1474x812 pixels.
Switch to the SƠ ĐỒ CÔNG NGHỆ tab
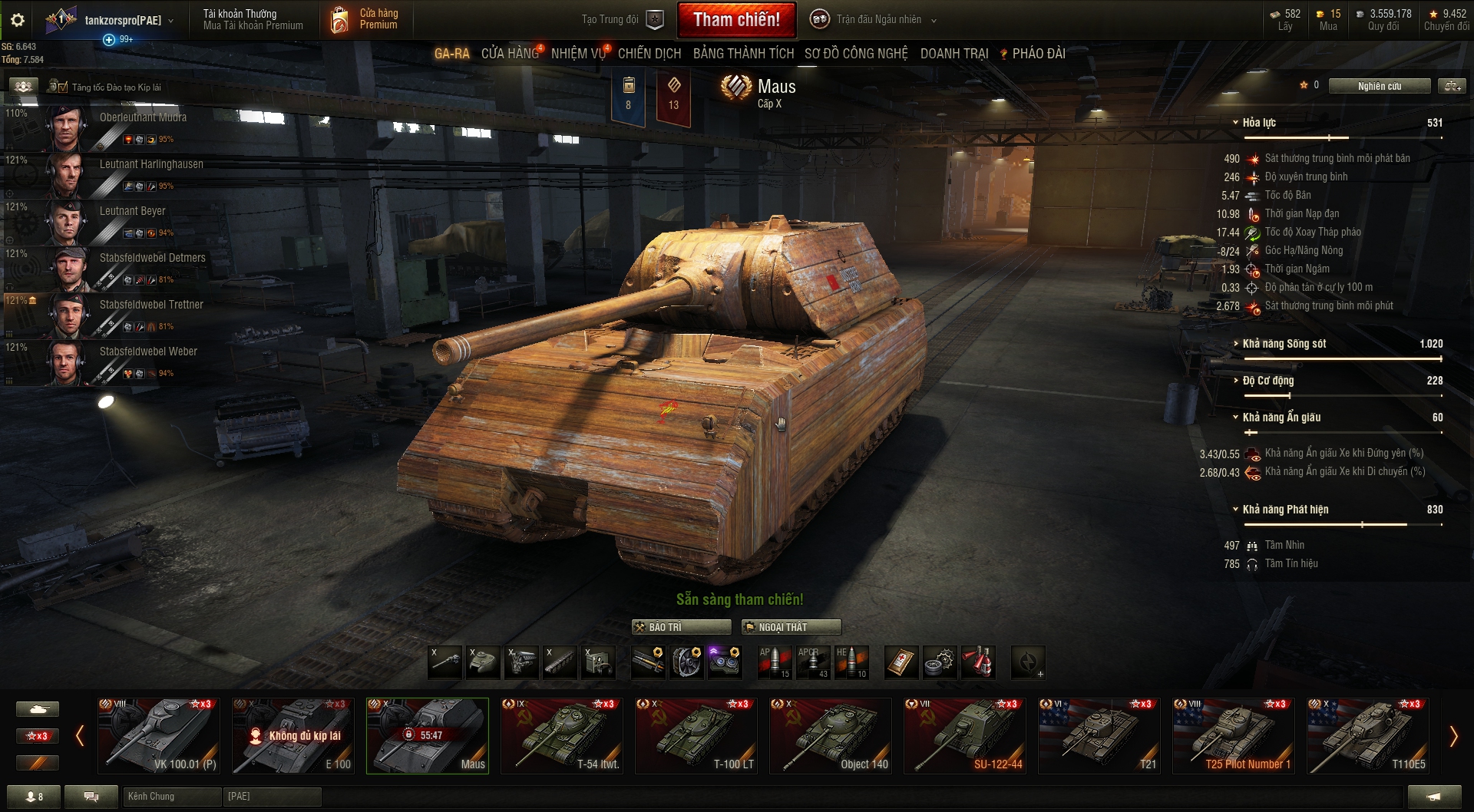[854, 54]
